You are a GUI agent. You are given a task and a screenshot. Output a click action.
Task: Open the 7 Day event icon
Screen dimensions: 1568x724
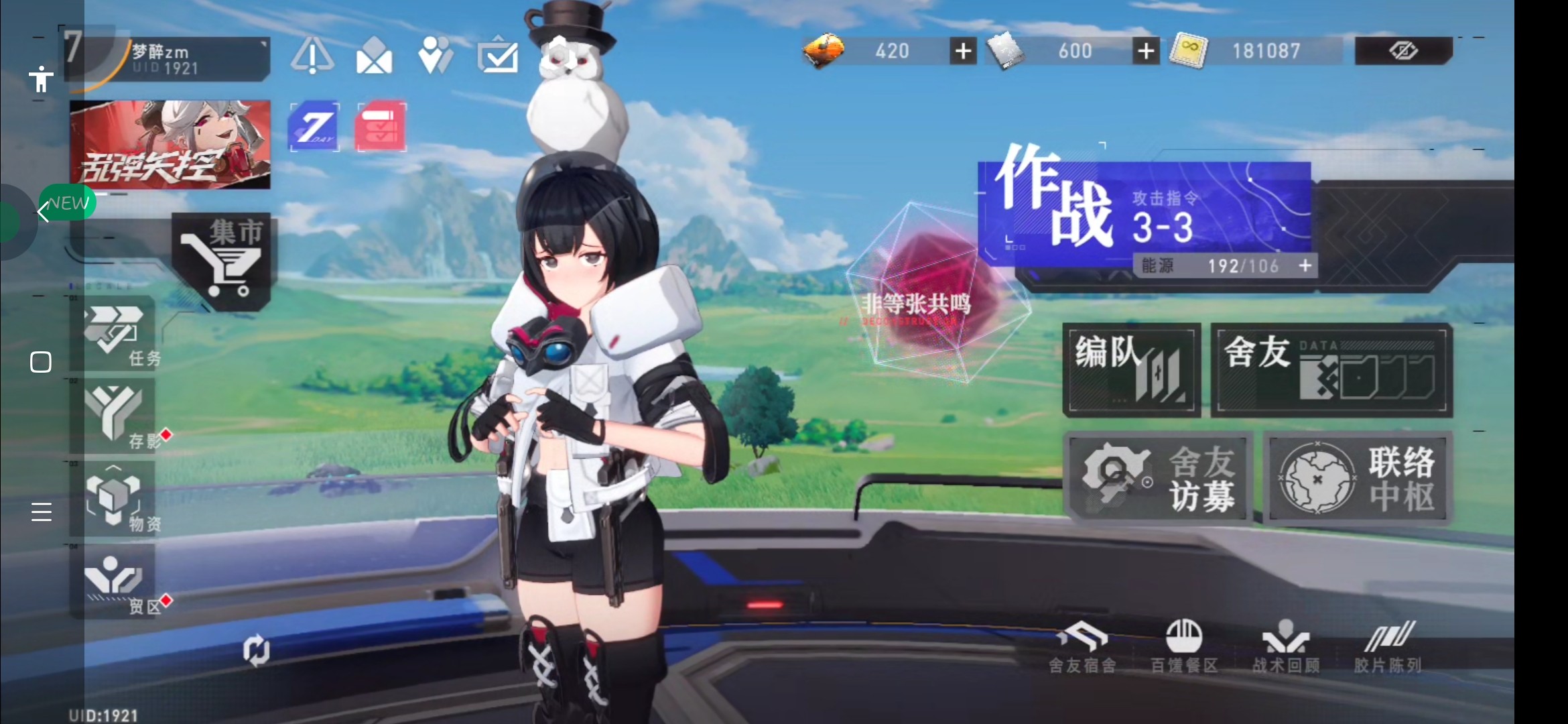[314, 126]
